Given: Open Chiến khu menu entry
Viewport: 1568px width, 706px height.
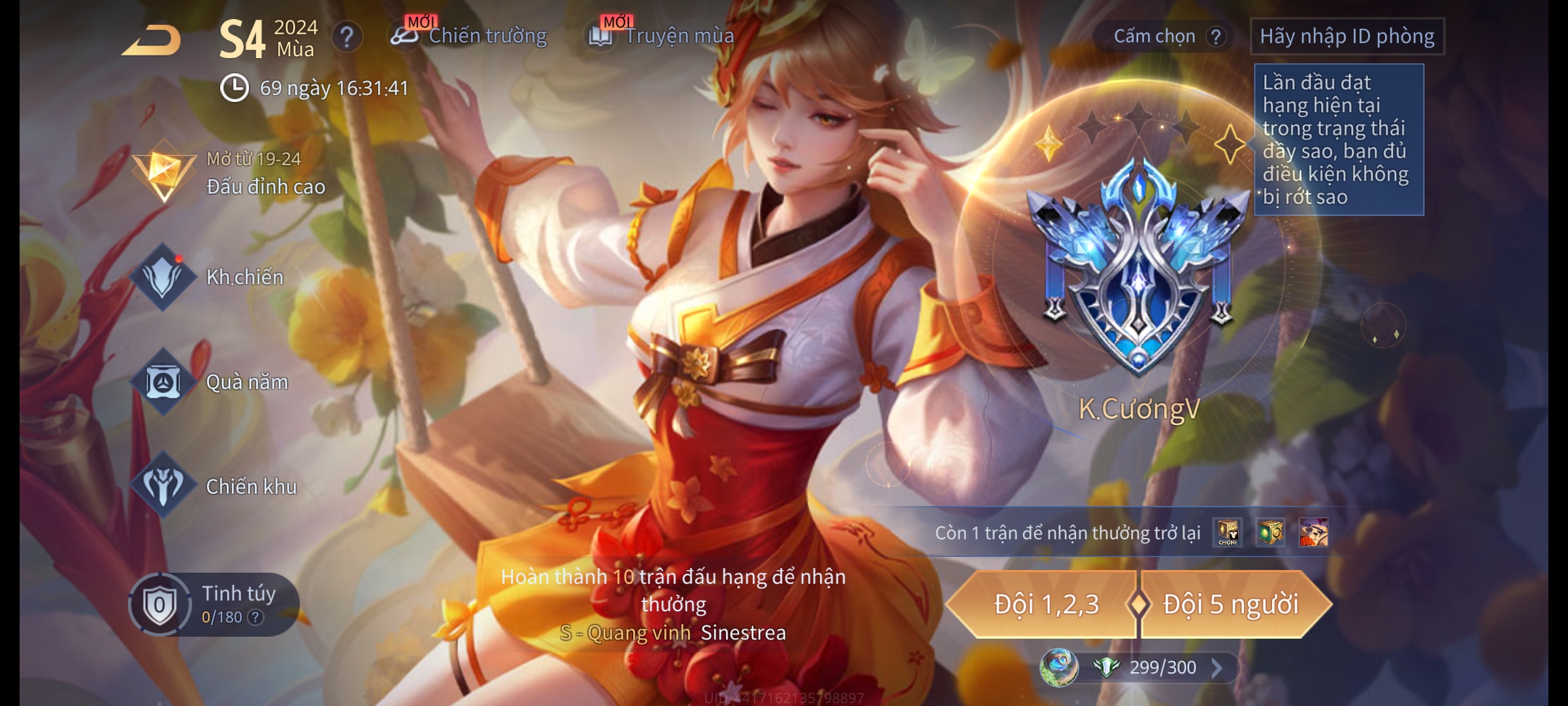Looking at the screenshot, I should (216, 486).
